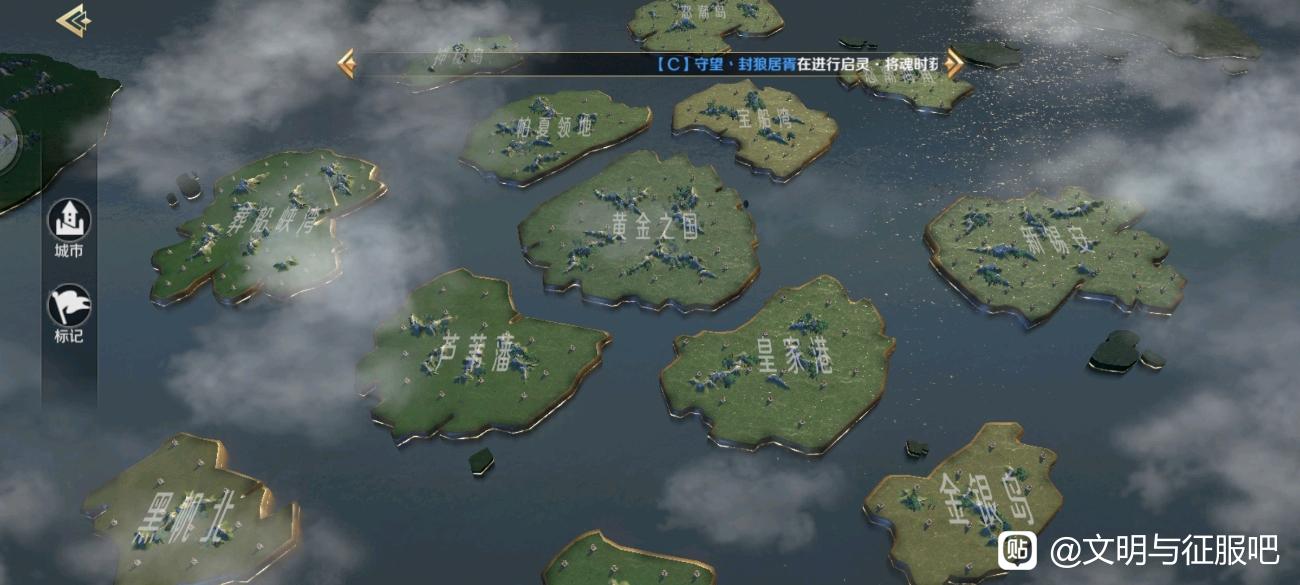The height and width of the screenshot is (585, 1300).
Task: Select the 黄金之国 region on the map
Action: [640, 230]
